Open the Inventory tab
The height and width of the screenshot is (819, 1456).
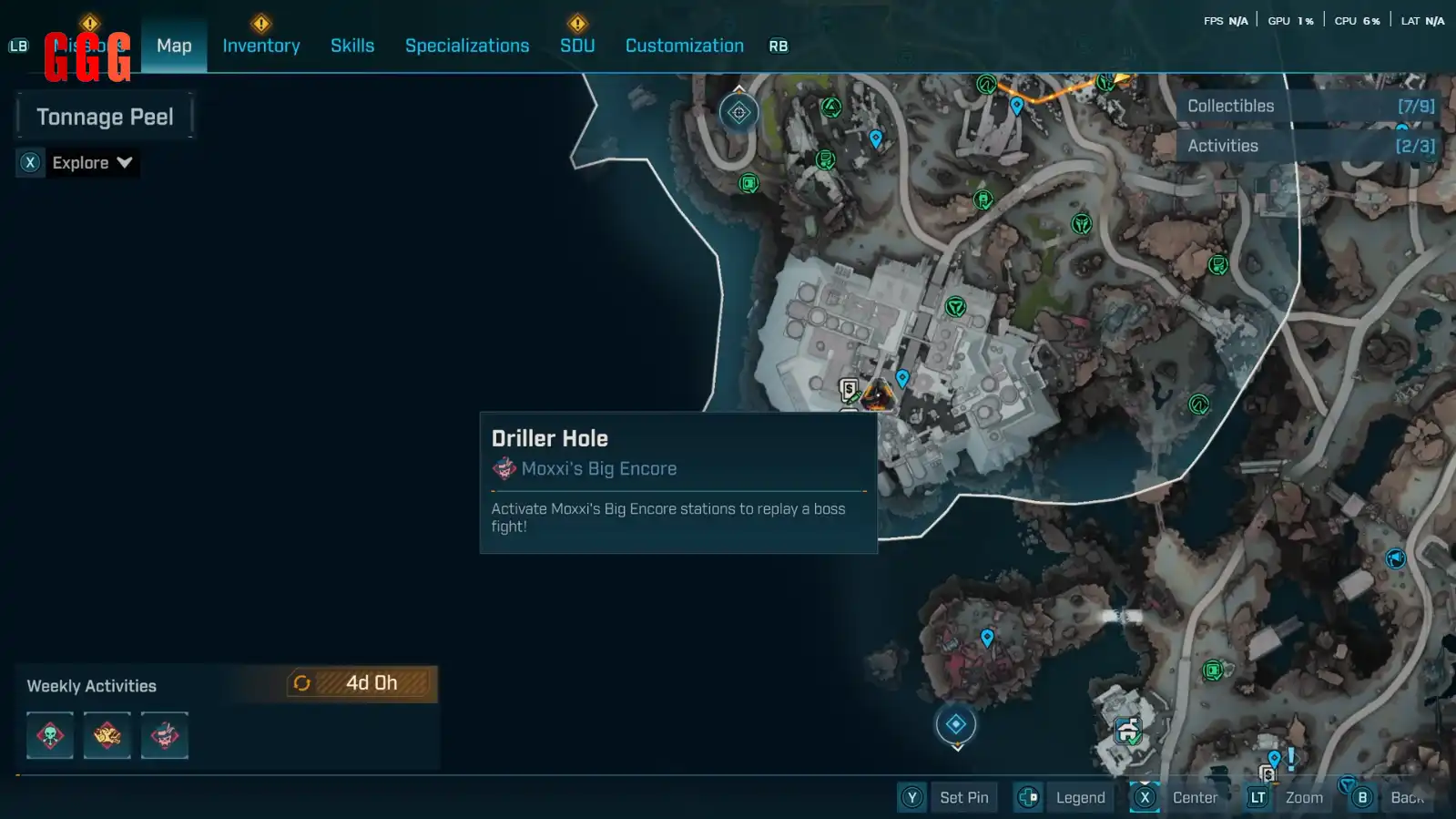261,46
